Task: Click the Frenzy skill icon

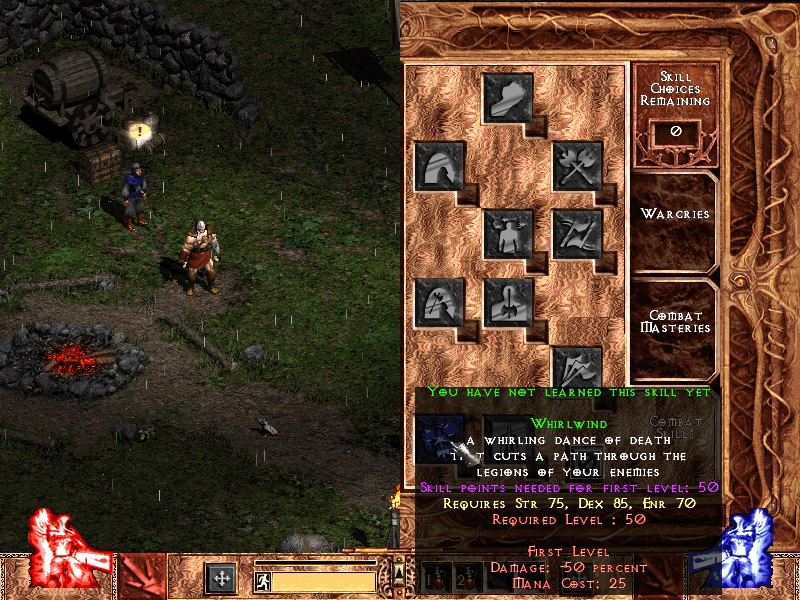Action: click(577, 370)
